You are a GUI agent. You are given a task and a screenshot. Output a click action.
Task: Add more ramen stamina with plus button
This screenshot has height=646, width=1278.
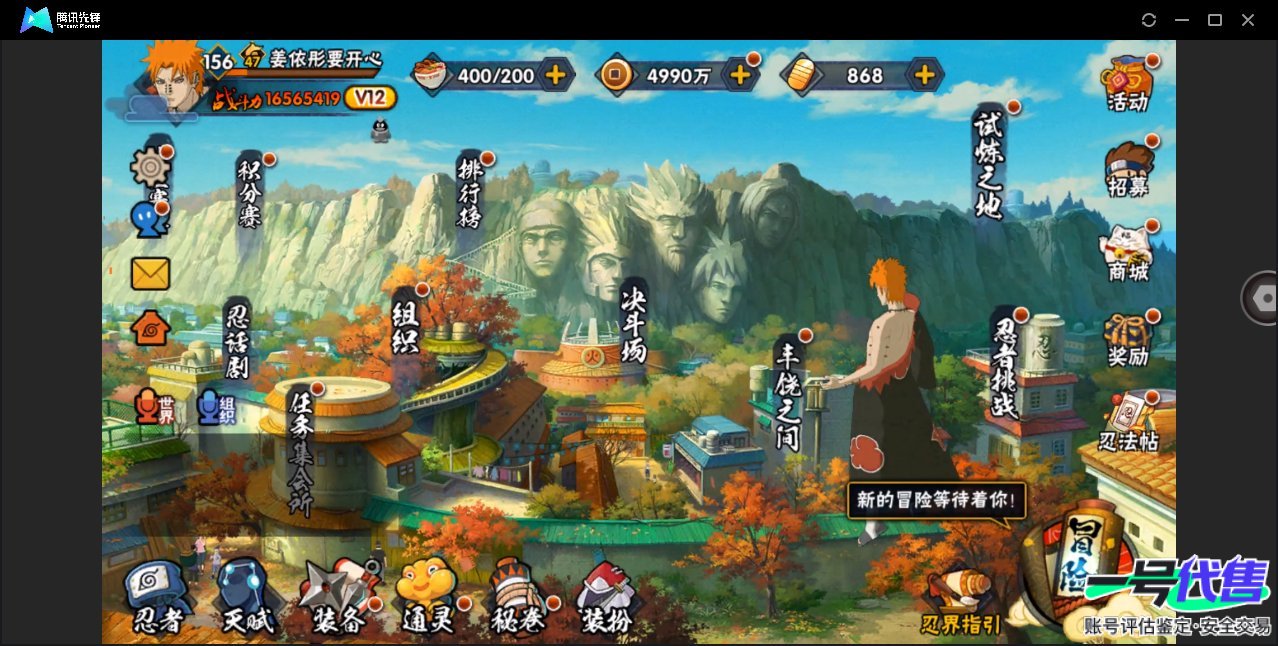pyautogui.click(x=555, y=75)
